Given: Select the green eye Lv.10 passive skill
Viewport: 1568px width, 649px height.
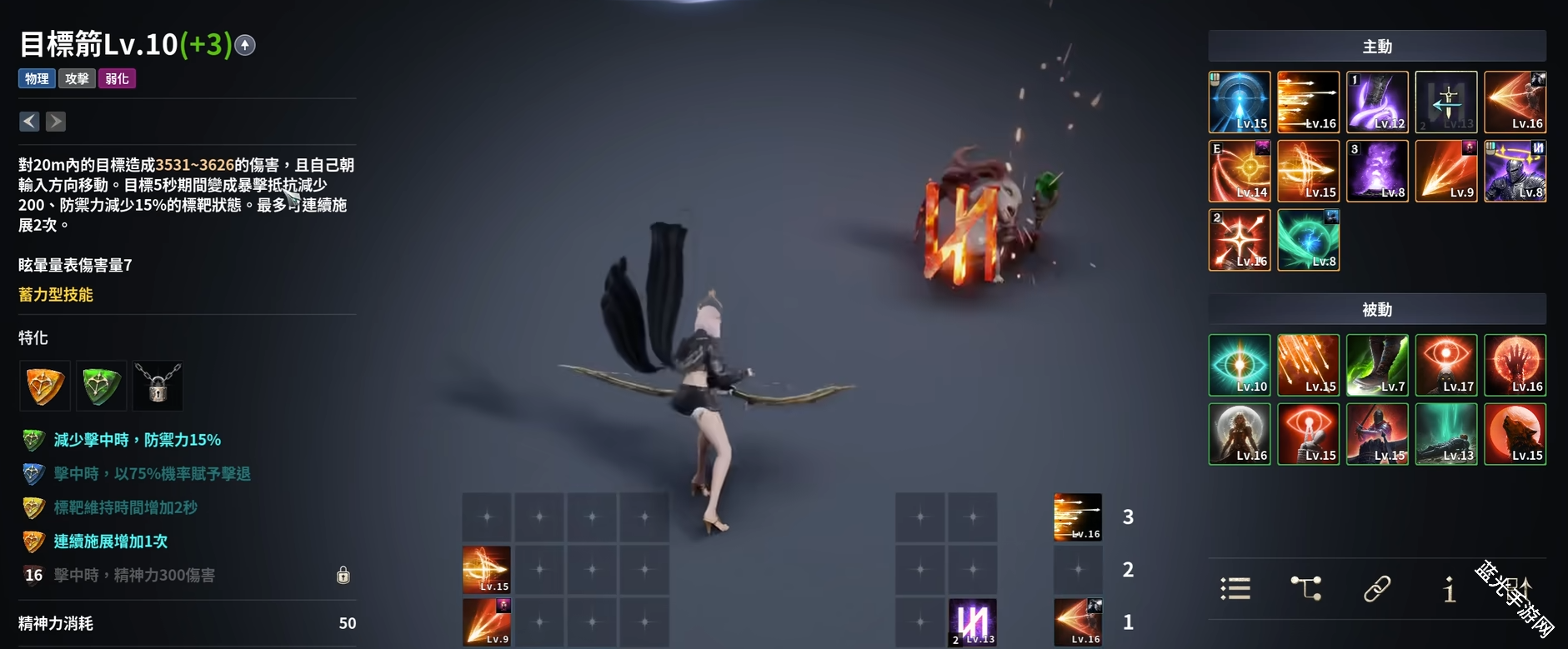Looking at the screenshot, I should click(x=1240, y=365).
